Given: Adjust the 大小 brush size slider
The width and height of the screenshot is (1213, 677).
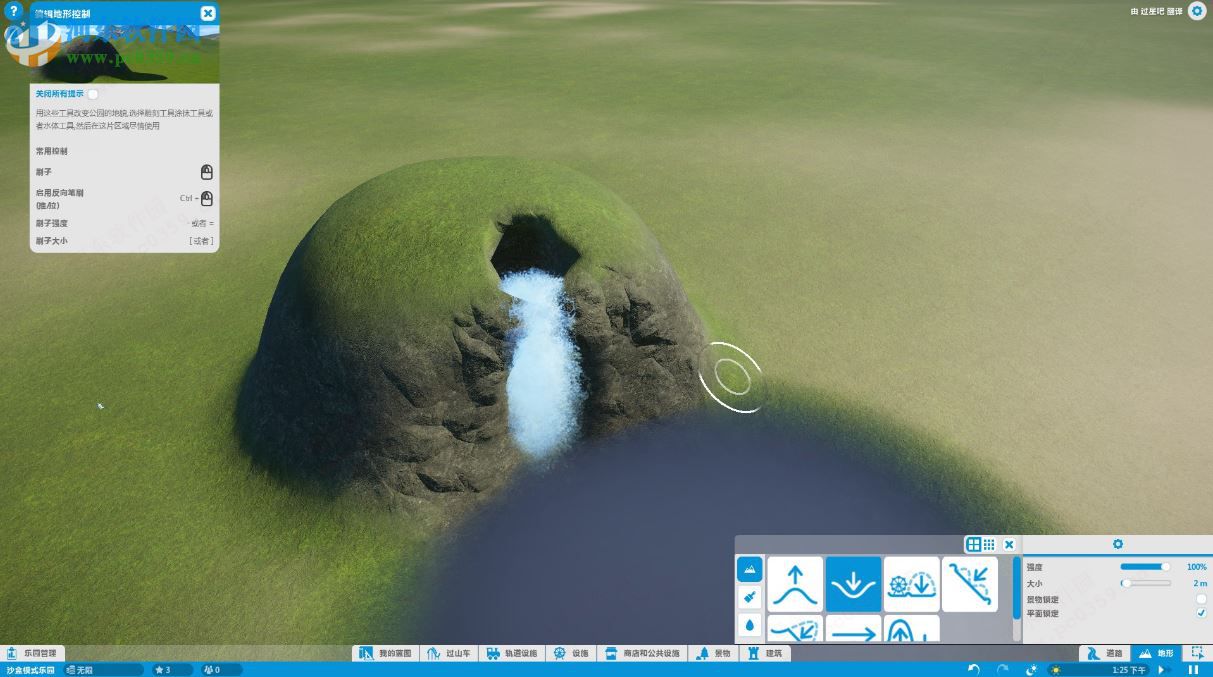Looking at the screenshot, I should click(1145, 583).
